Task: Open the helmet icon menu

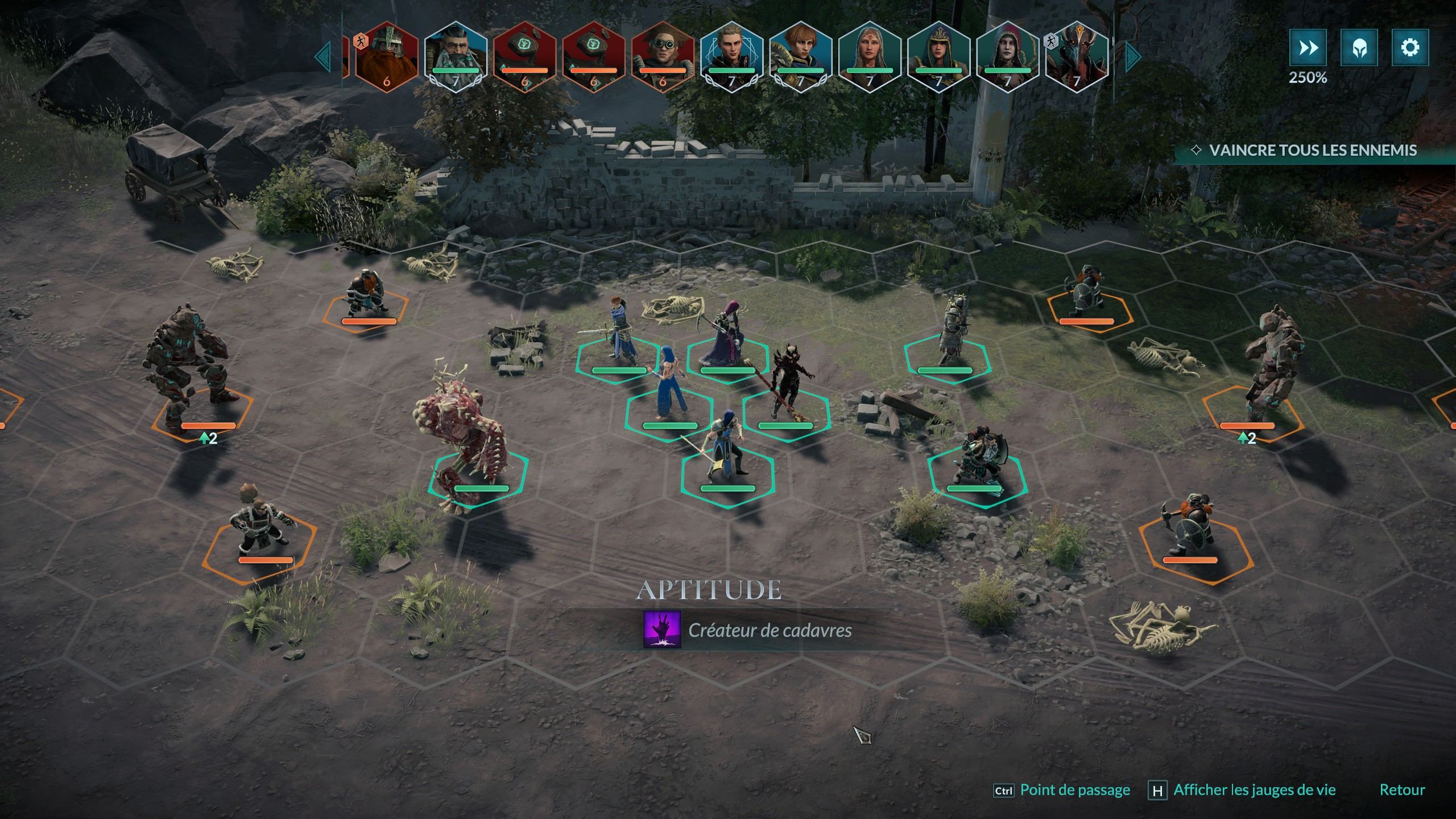Action: (1359, 48)
